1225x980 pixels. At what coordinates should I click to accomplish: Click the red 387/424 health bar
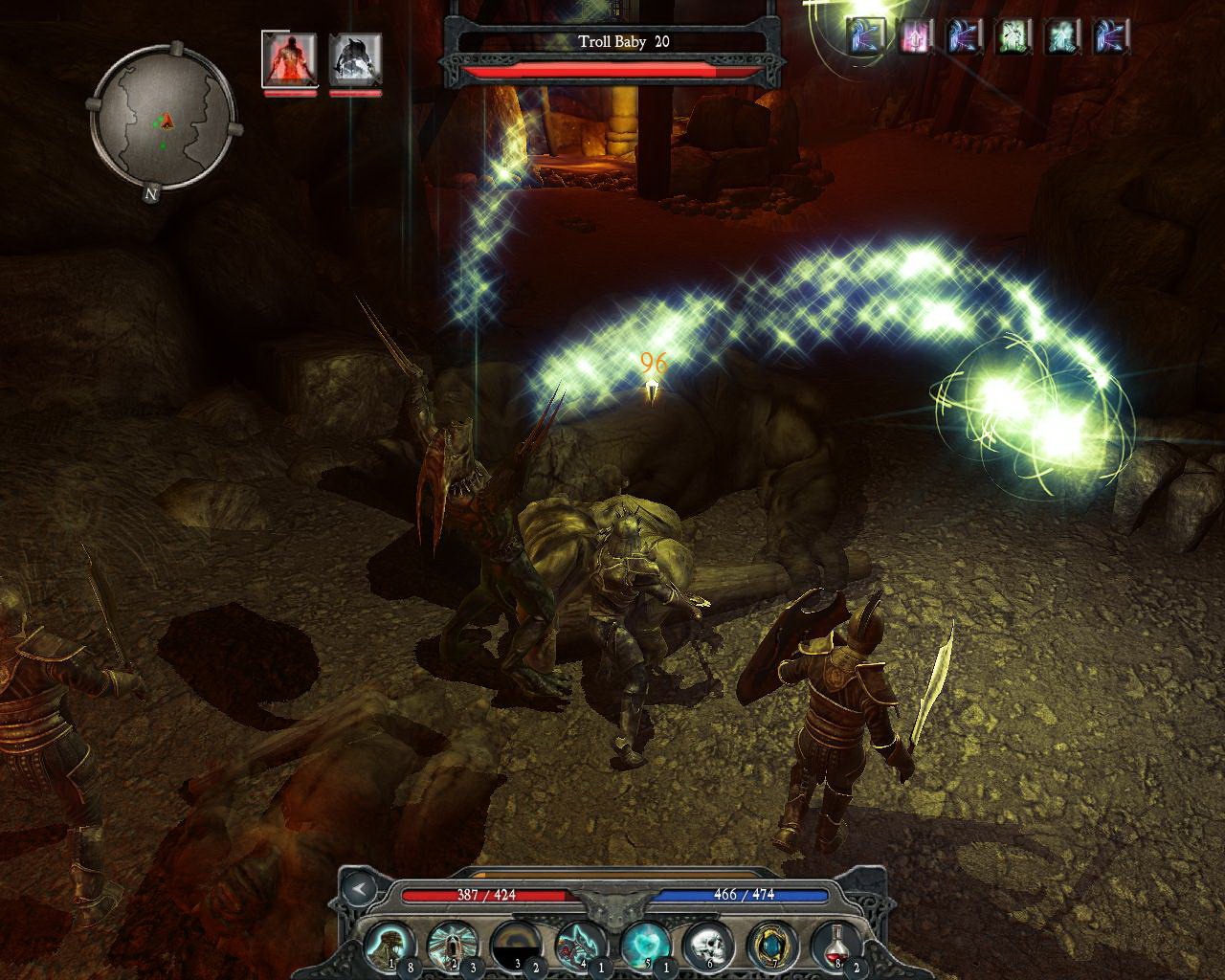(486, 894)
